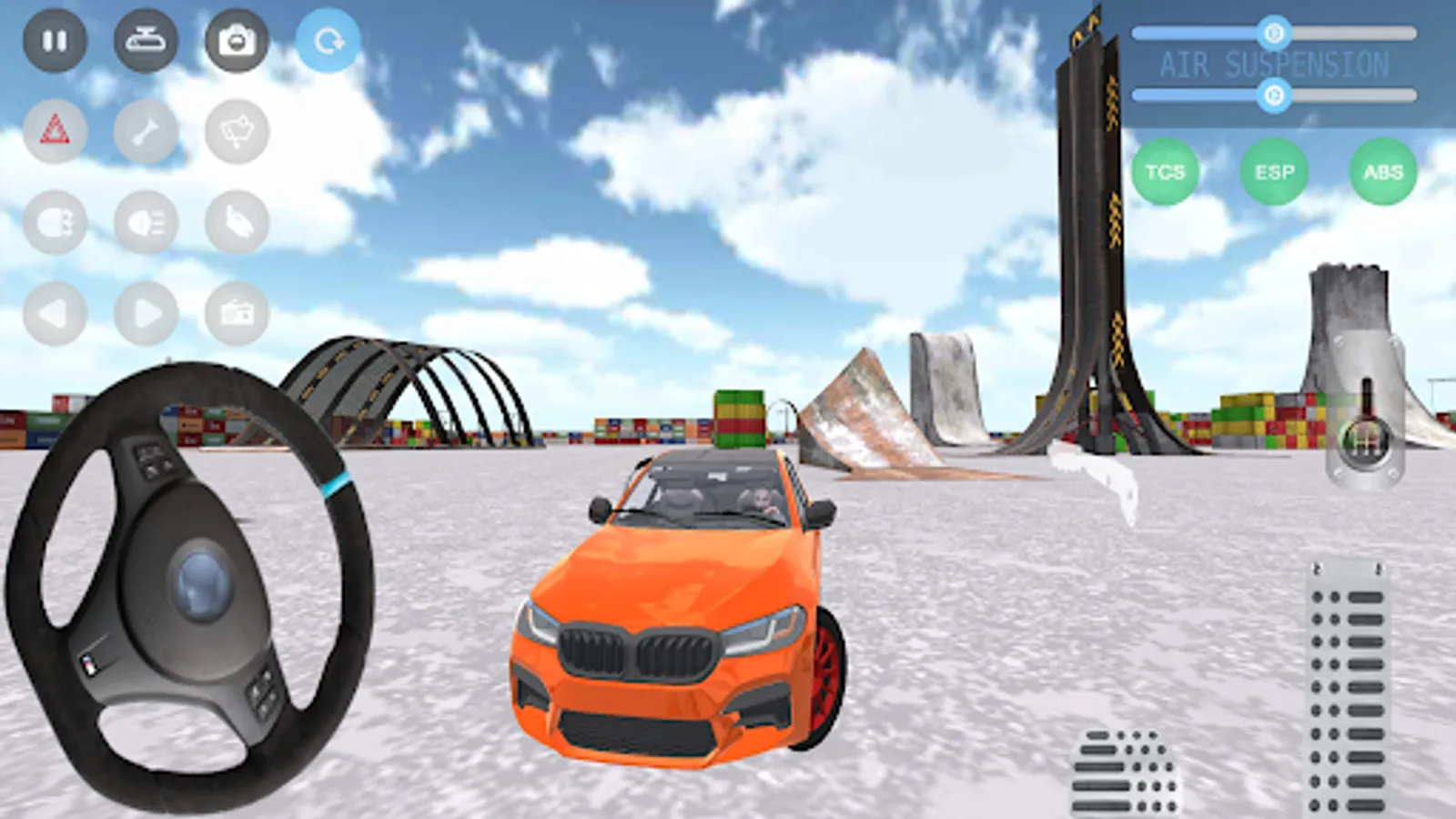1456x819 pixels.
Task: Activate the hand gesture icon
Action: coord(235,221)
